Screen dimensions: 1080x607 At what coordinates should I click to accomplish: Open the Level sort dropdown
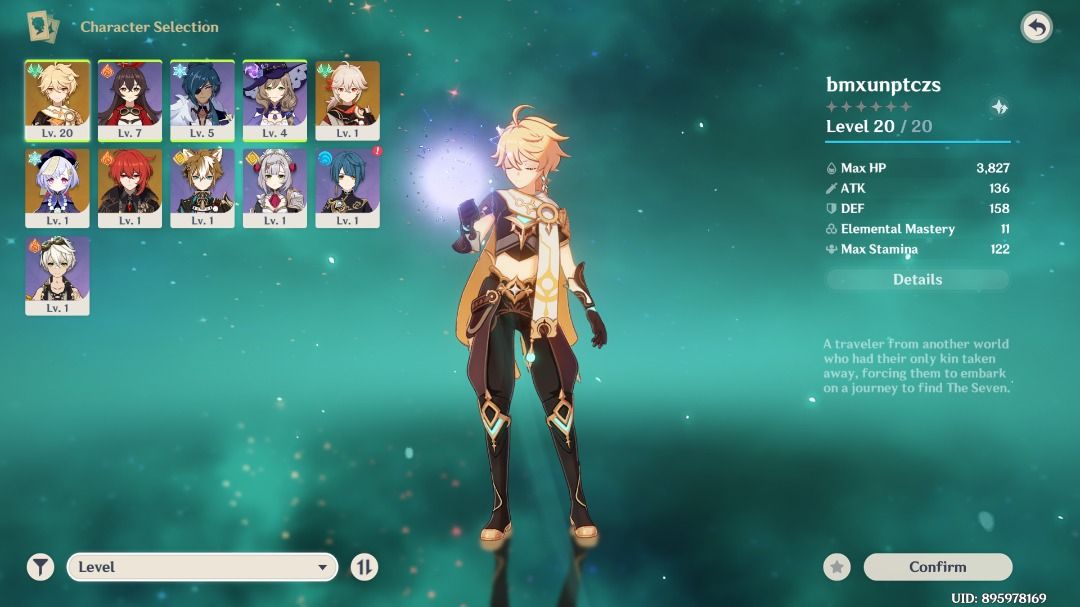(202, 567)
